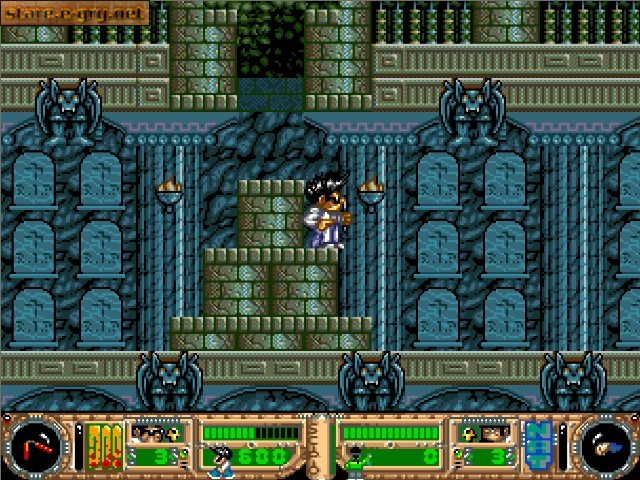Click the red glyph panel

click(x=103, y=446)
